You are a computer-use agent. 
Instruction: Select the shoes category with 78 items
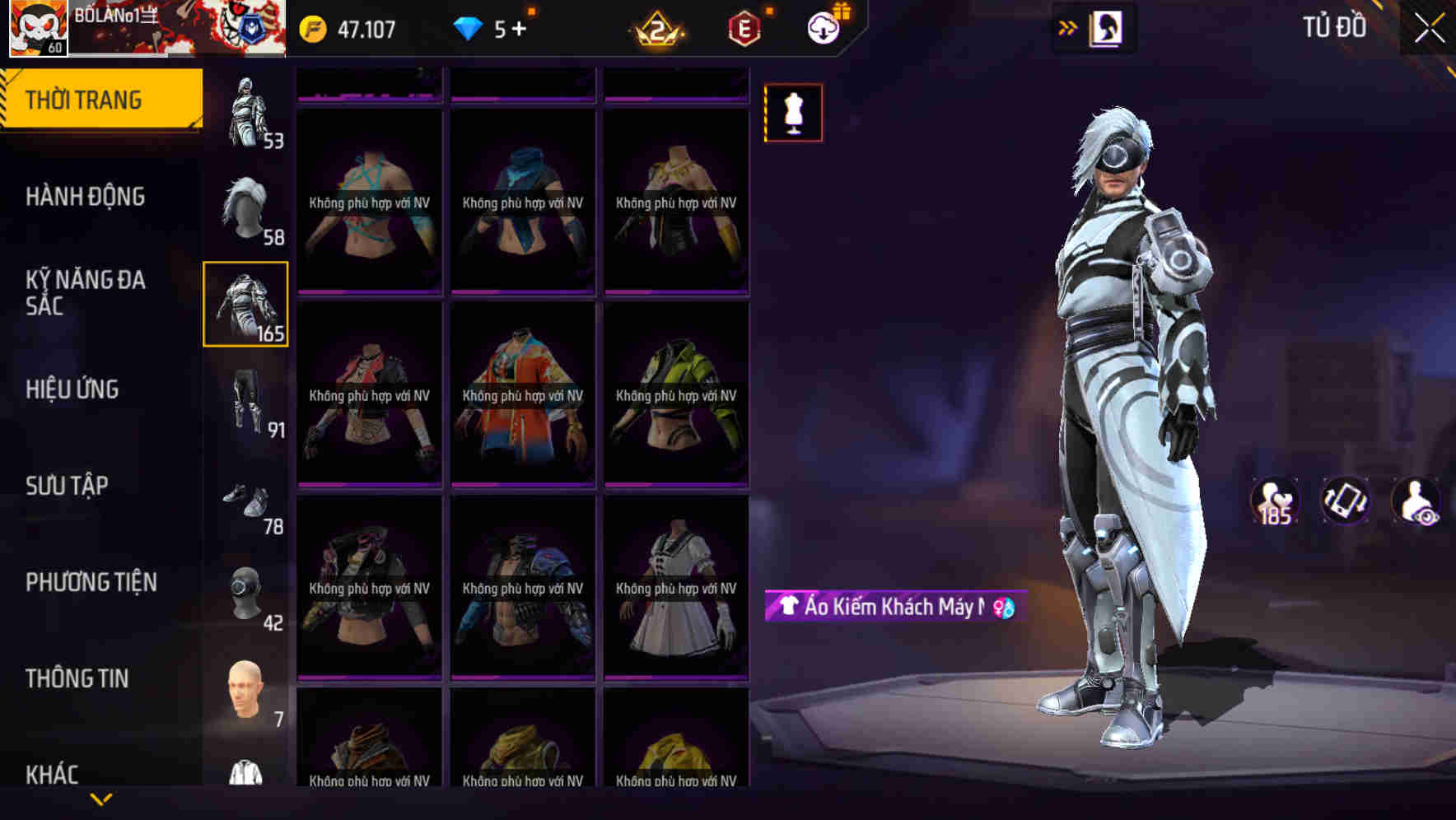click(x=245, y=498)
